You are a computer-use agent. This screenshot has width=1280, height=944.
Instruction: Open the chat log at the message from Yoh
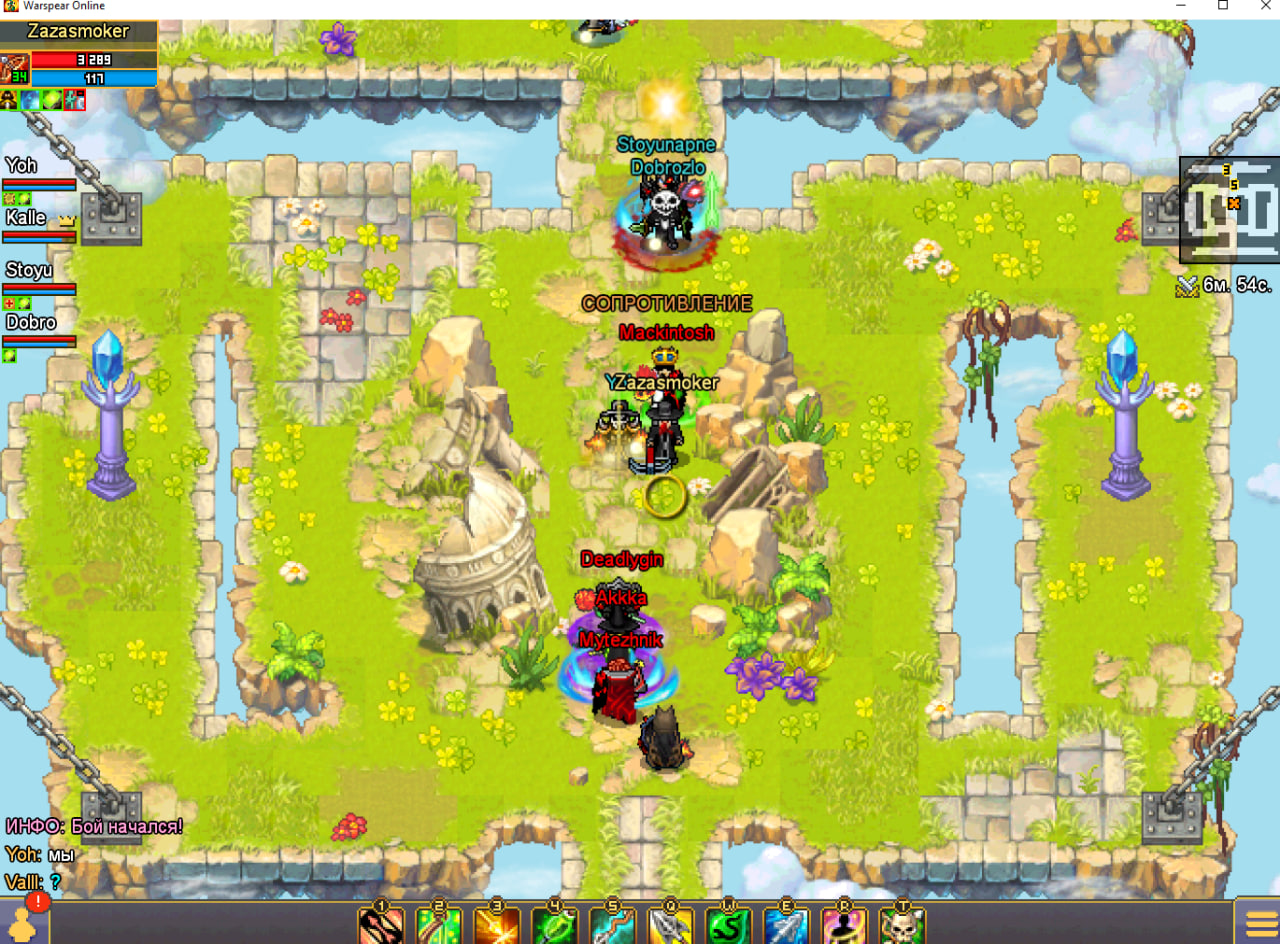(x=40, y=854)
